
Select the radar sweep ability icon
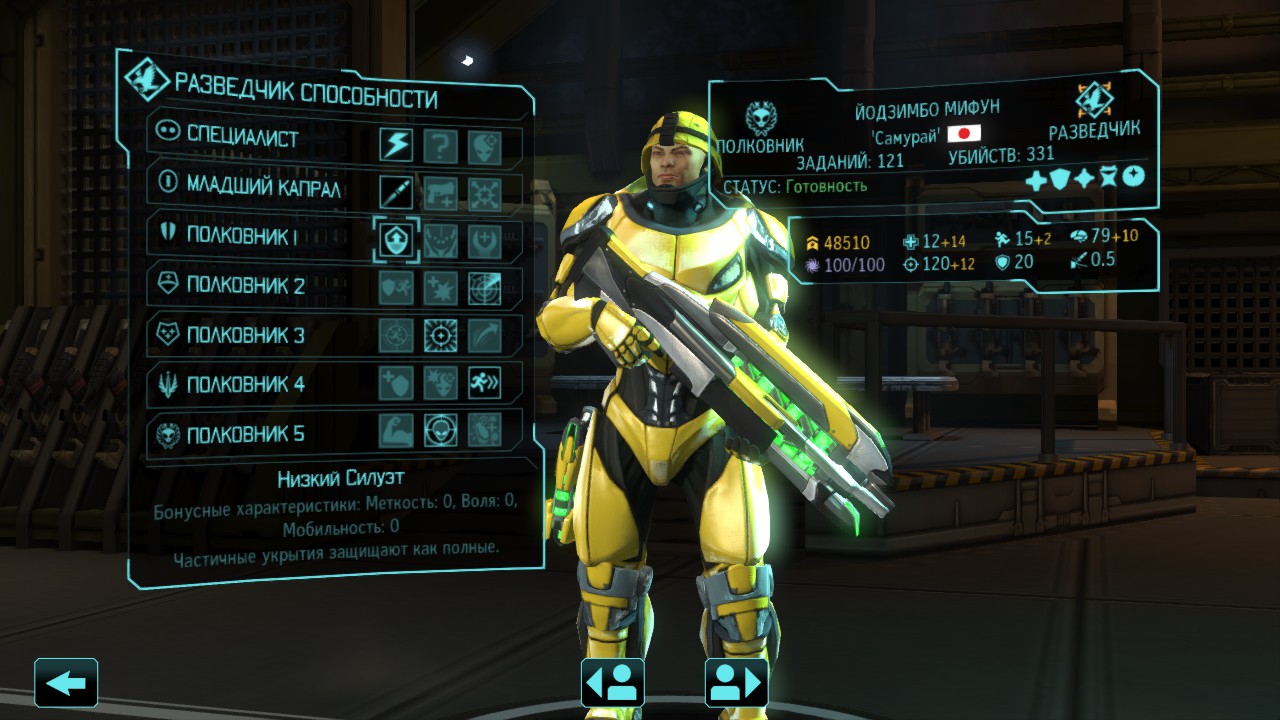485,288
